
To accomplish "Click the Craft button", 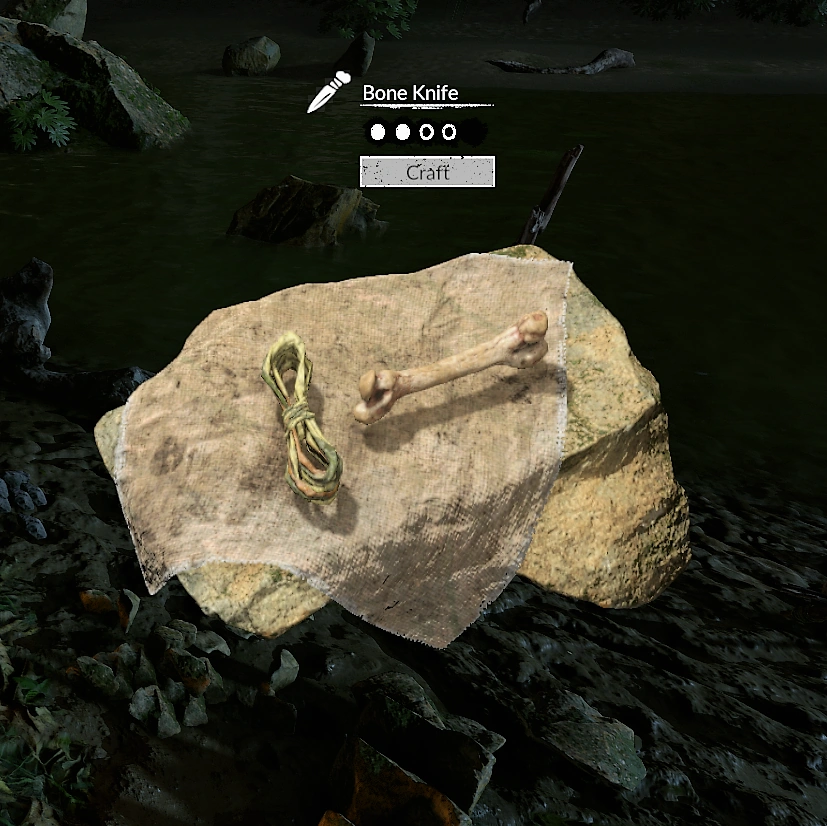I will click(x=427, y=172).
